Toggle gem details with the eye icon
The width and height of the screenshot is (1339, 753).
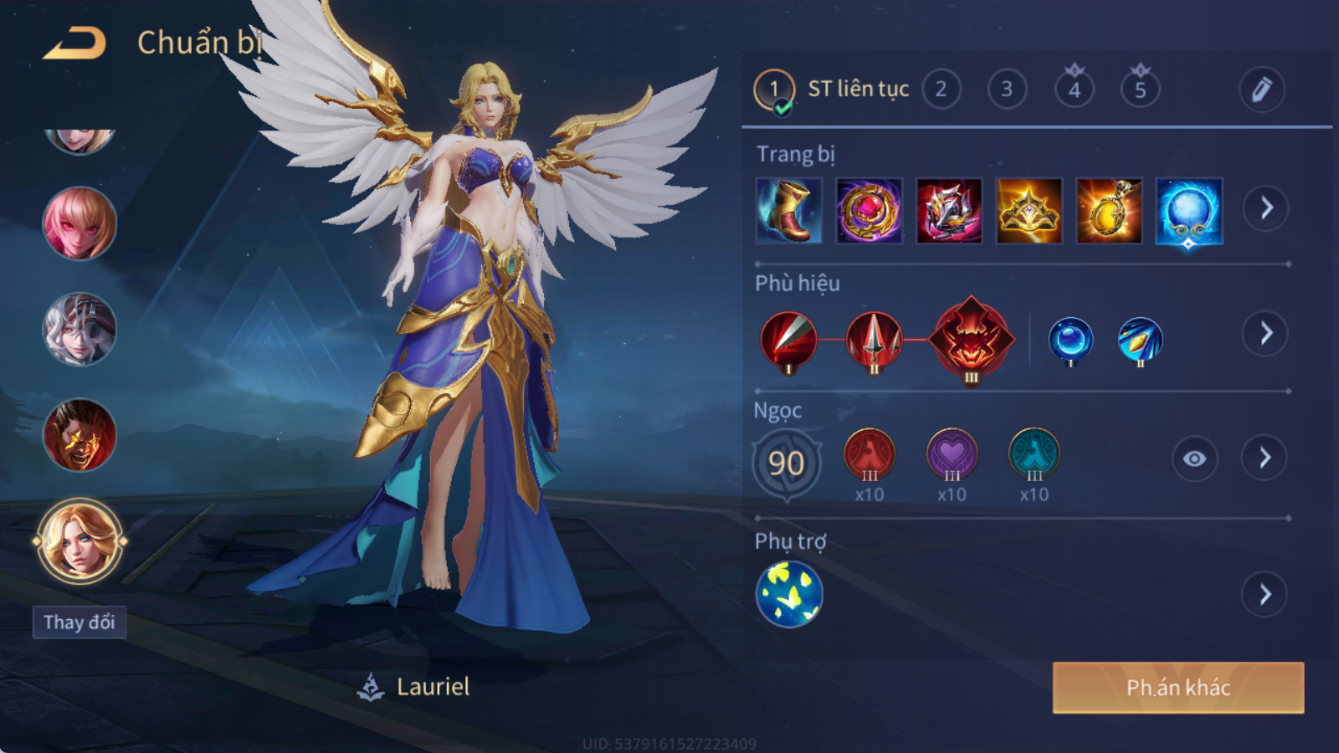click(1195, 459)
